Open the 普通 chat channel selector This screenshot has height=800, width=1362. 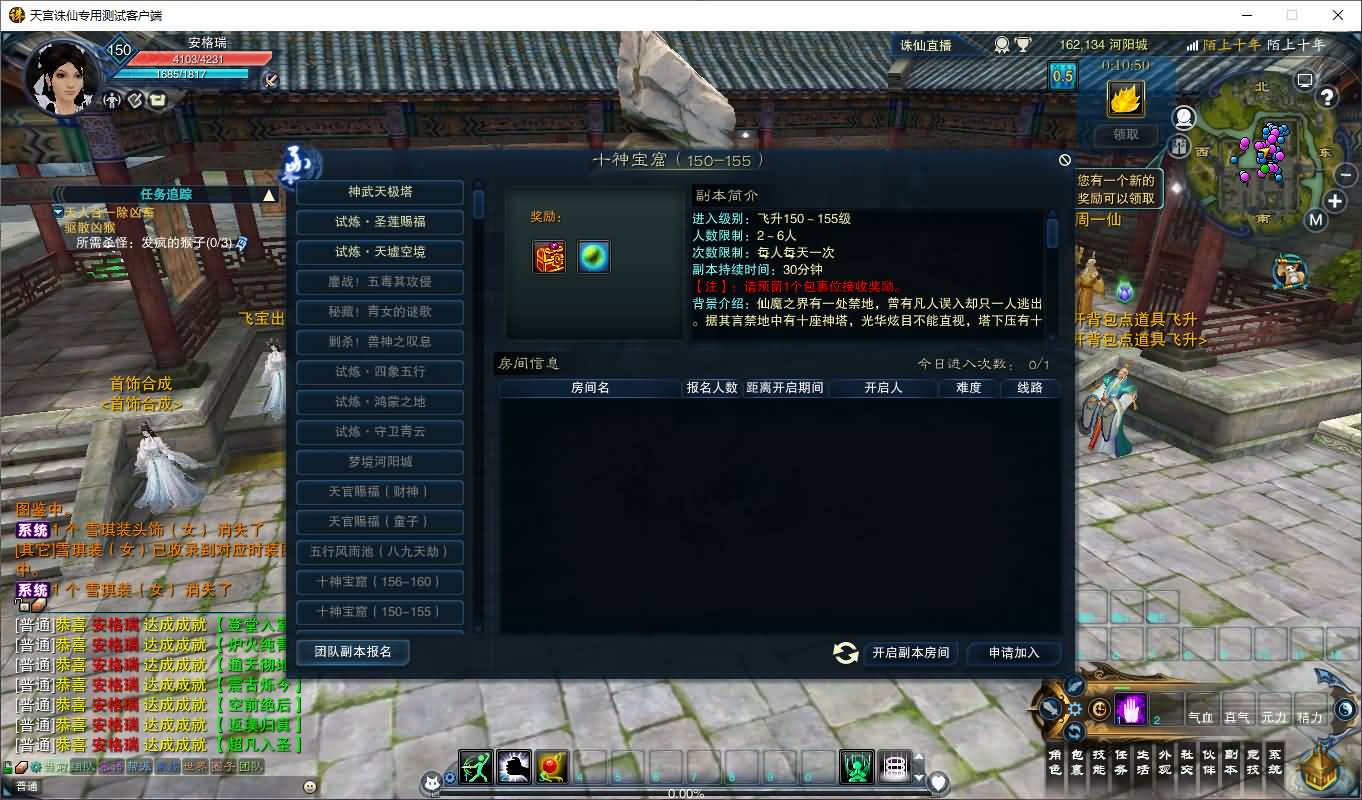pos(26,785)
